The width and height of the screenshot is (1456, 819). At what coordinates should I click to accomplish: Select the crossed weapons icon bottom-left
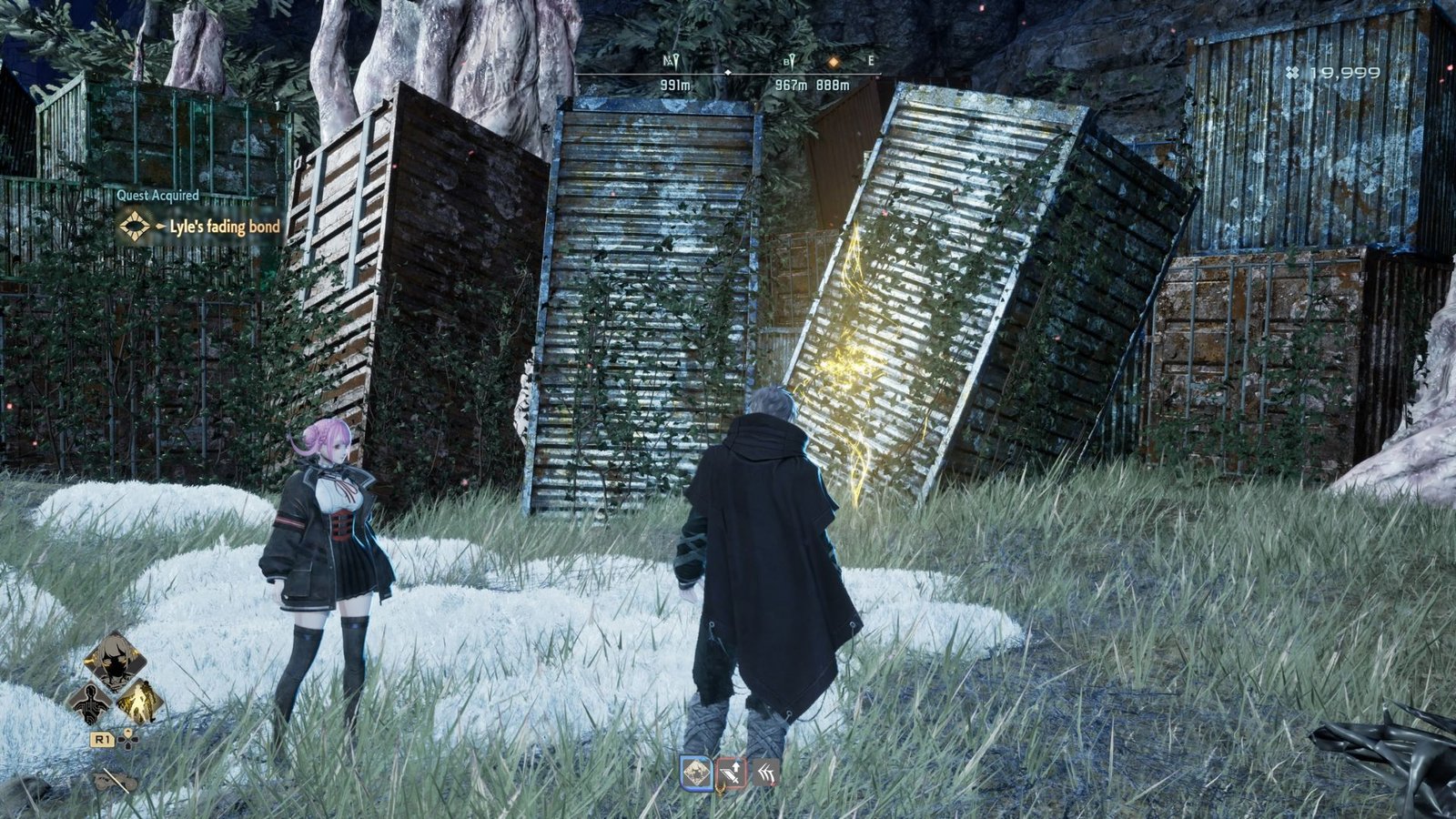(x=116, y=780)
